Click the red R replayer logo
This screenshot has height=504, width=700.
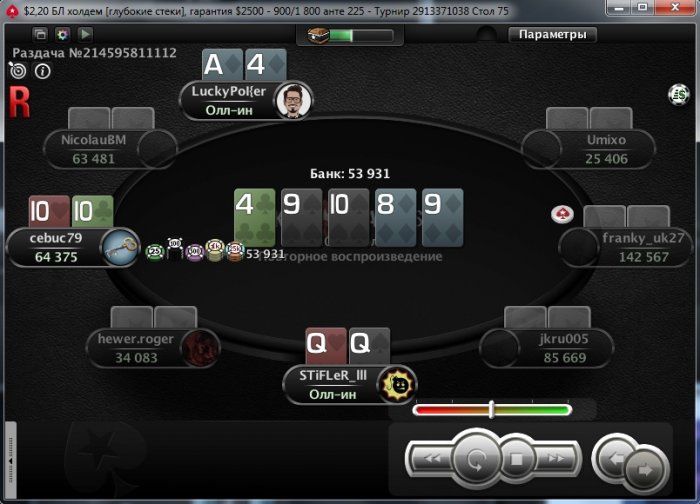coord(19,101)
